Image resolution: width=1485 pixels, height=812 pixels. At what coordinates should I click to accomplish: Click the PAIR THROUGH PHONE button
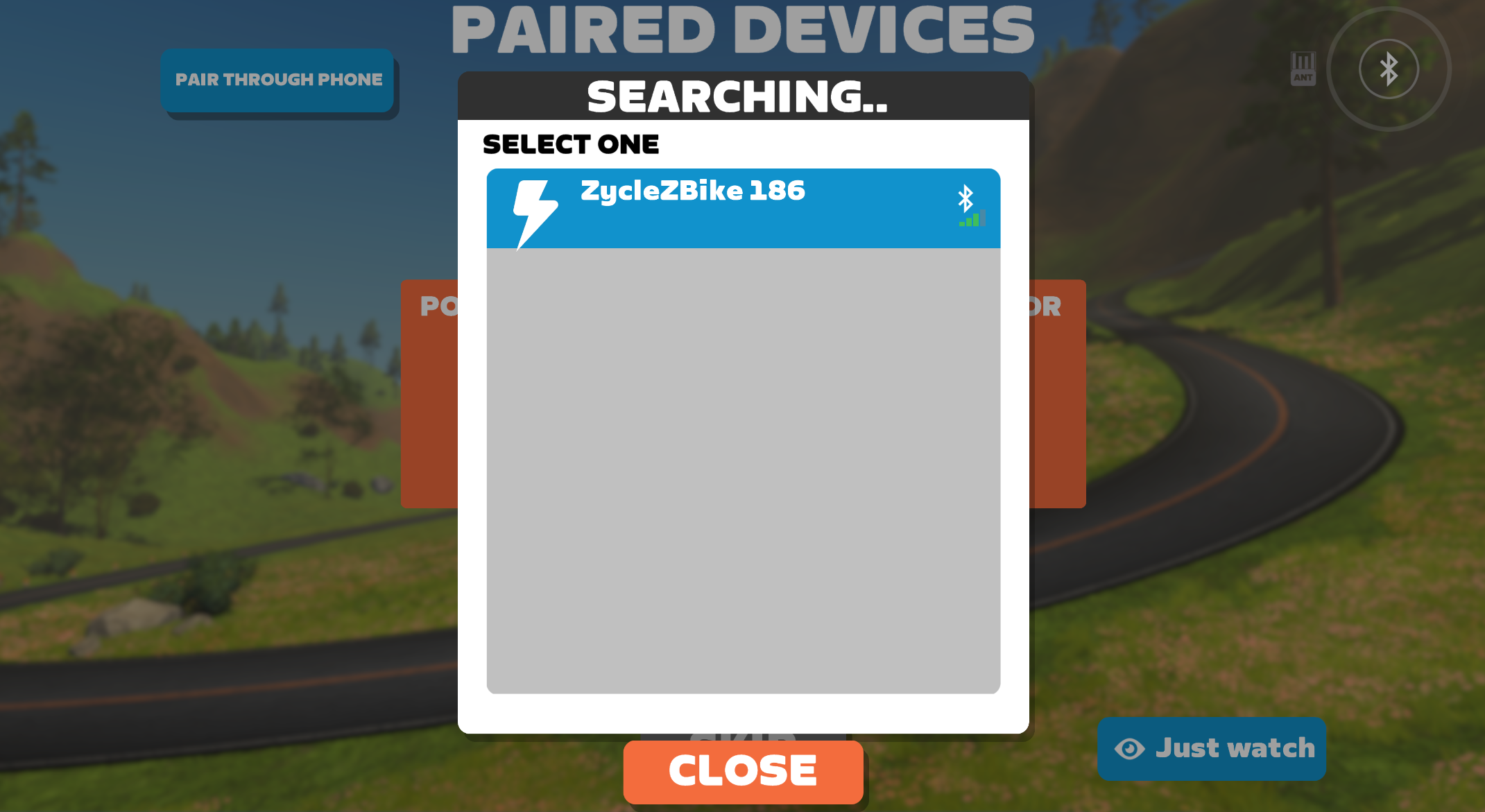[277, 79]
